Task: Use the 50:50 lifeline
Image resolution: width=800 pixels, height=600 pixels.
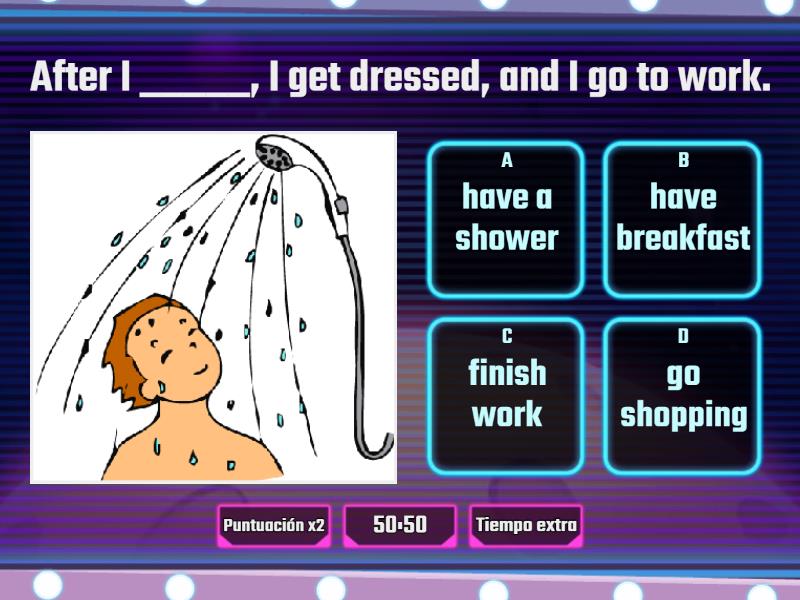Action: pos(400,525)
